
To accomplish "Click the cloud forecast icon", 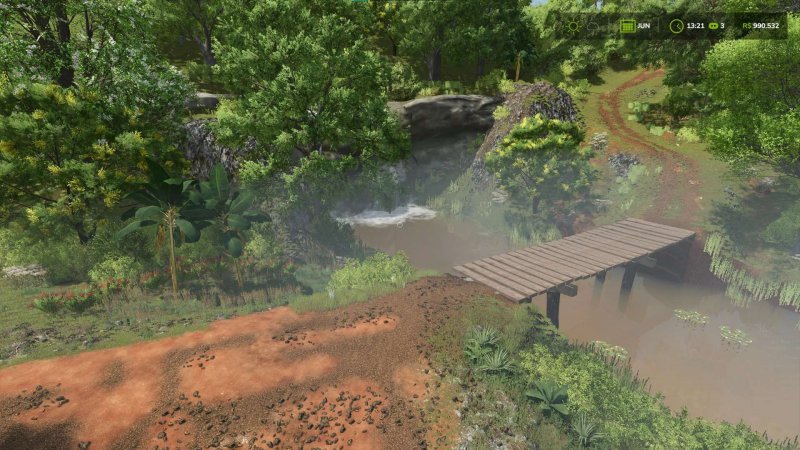I will (593, 26).
